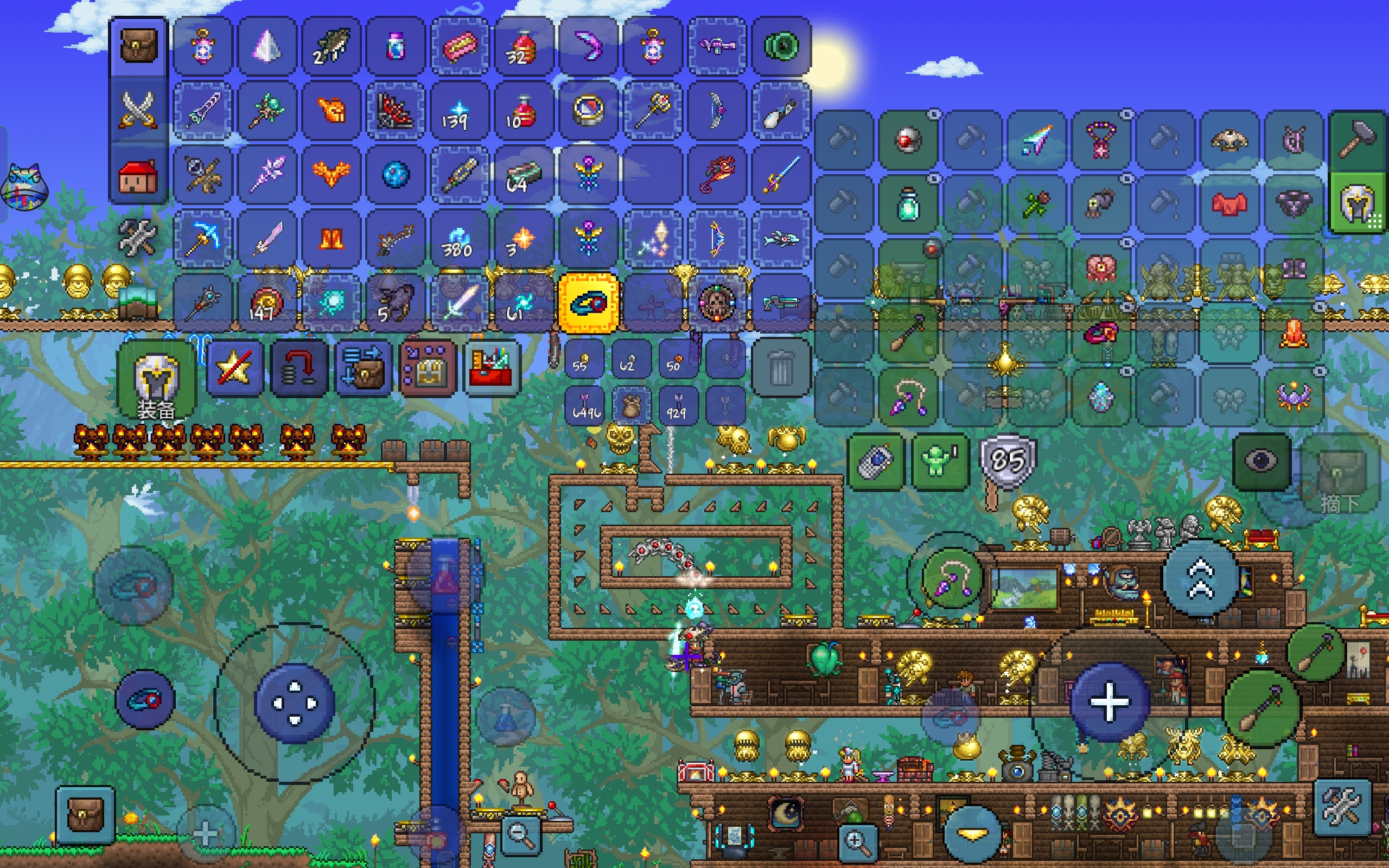Select the red potion stack of 32
Screen dimensions: 1389x868
pyautogui.click(x=523, y=47)
